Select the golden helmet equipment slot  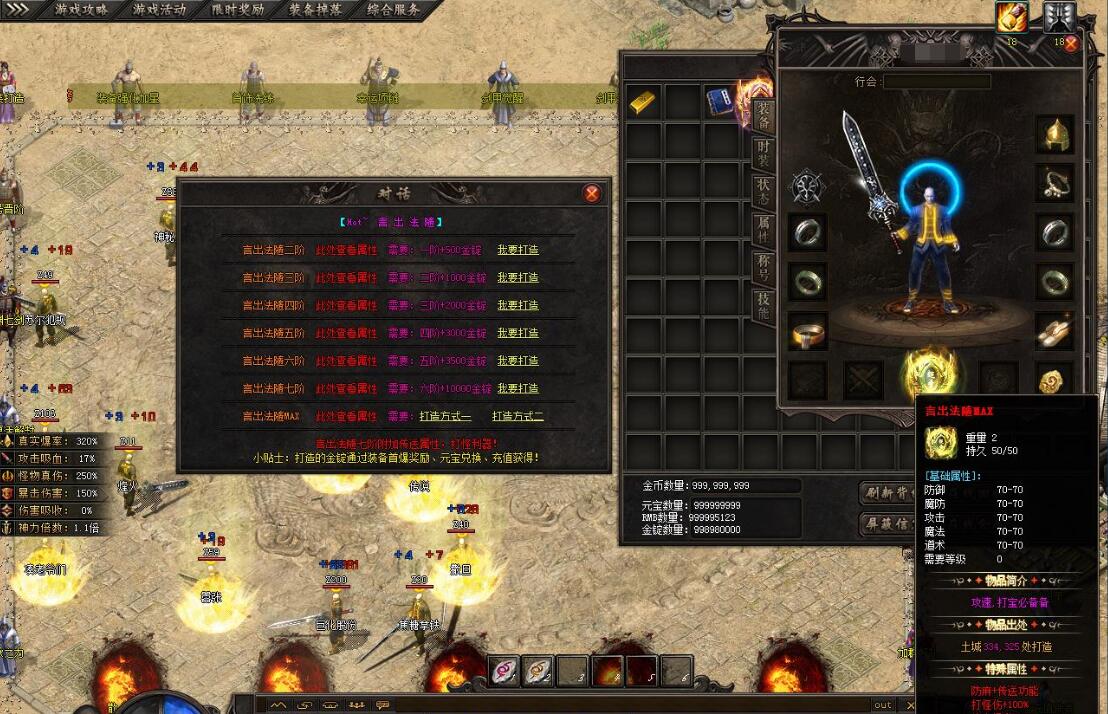click(x=1054, y=134)
